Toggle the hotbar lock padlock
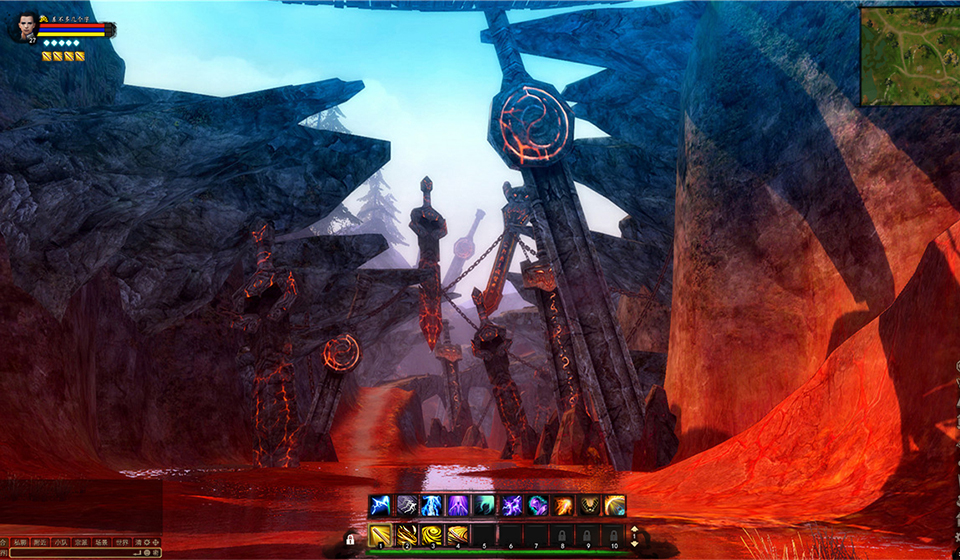Screen dimensions: 960x560 [351, 539]
